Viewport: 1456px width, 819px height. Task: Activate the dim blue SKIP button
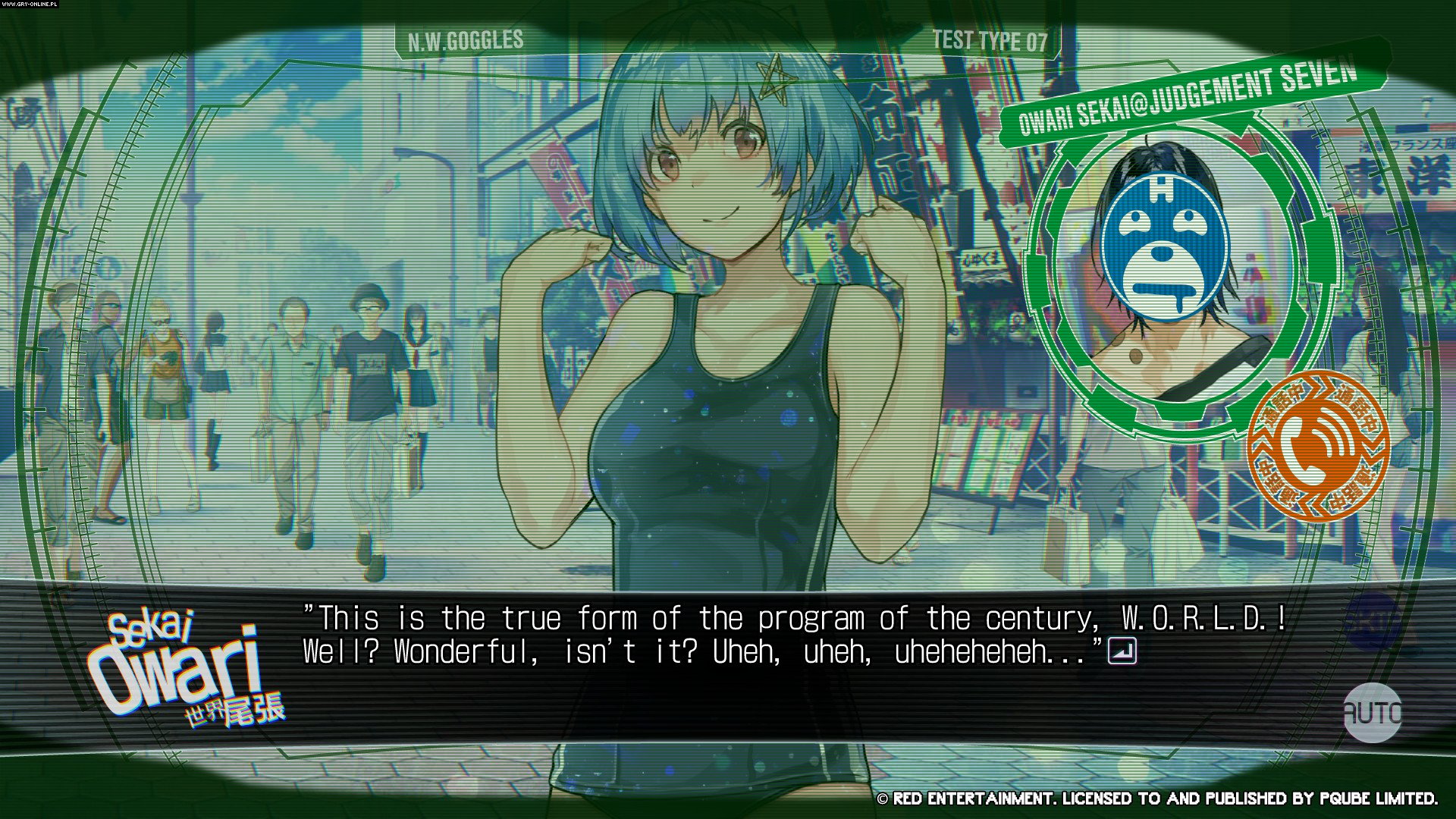(x=1372, y=621)
